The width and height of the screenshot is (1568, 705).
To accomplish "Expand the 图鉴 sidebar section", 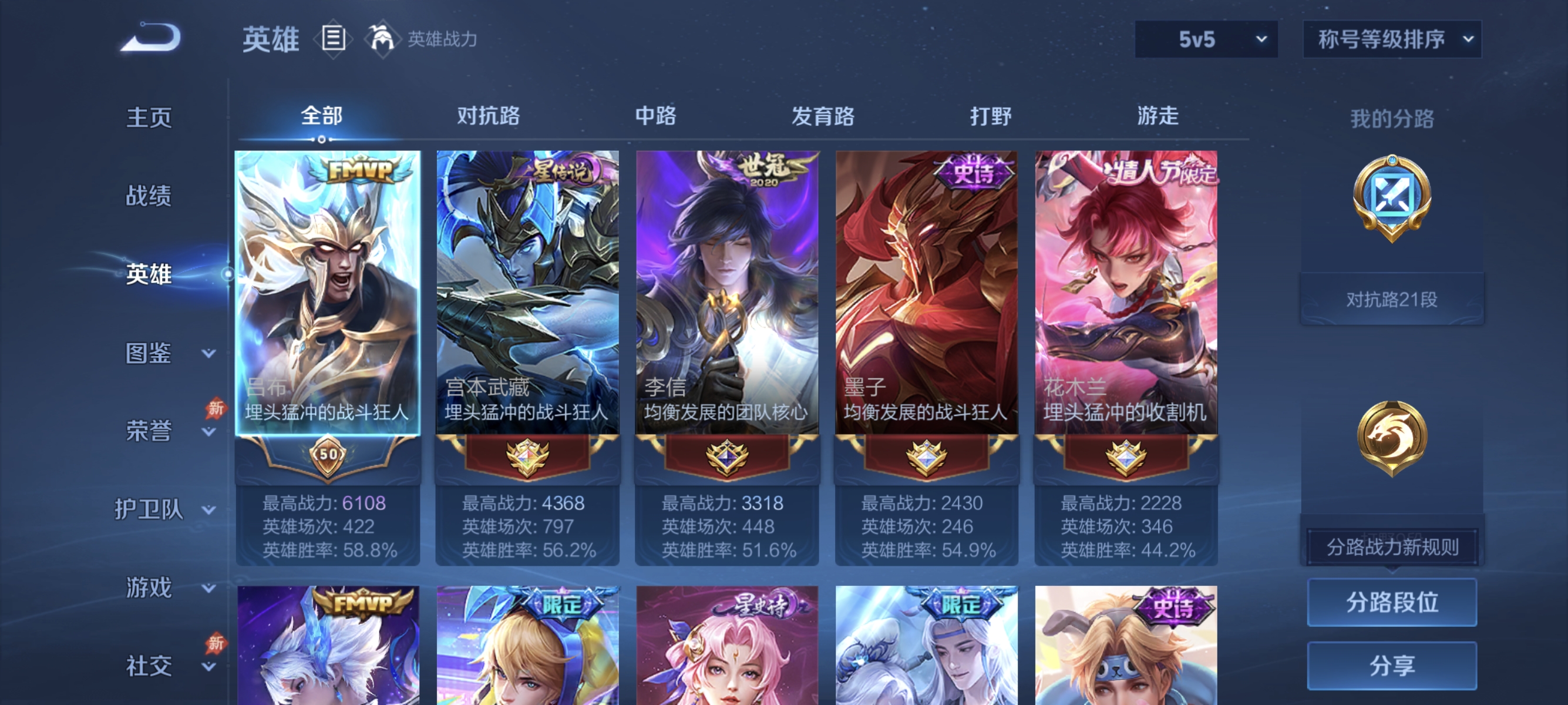I will pyautogui.click(x=148, y=352).
